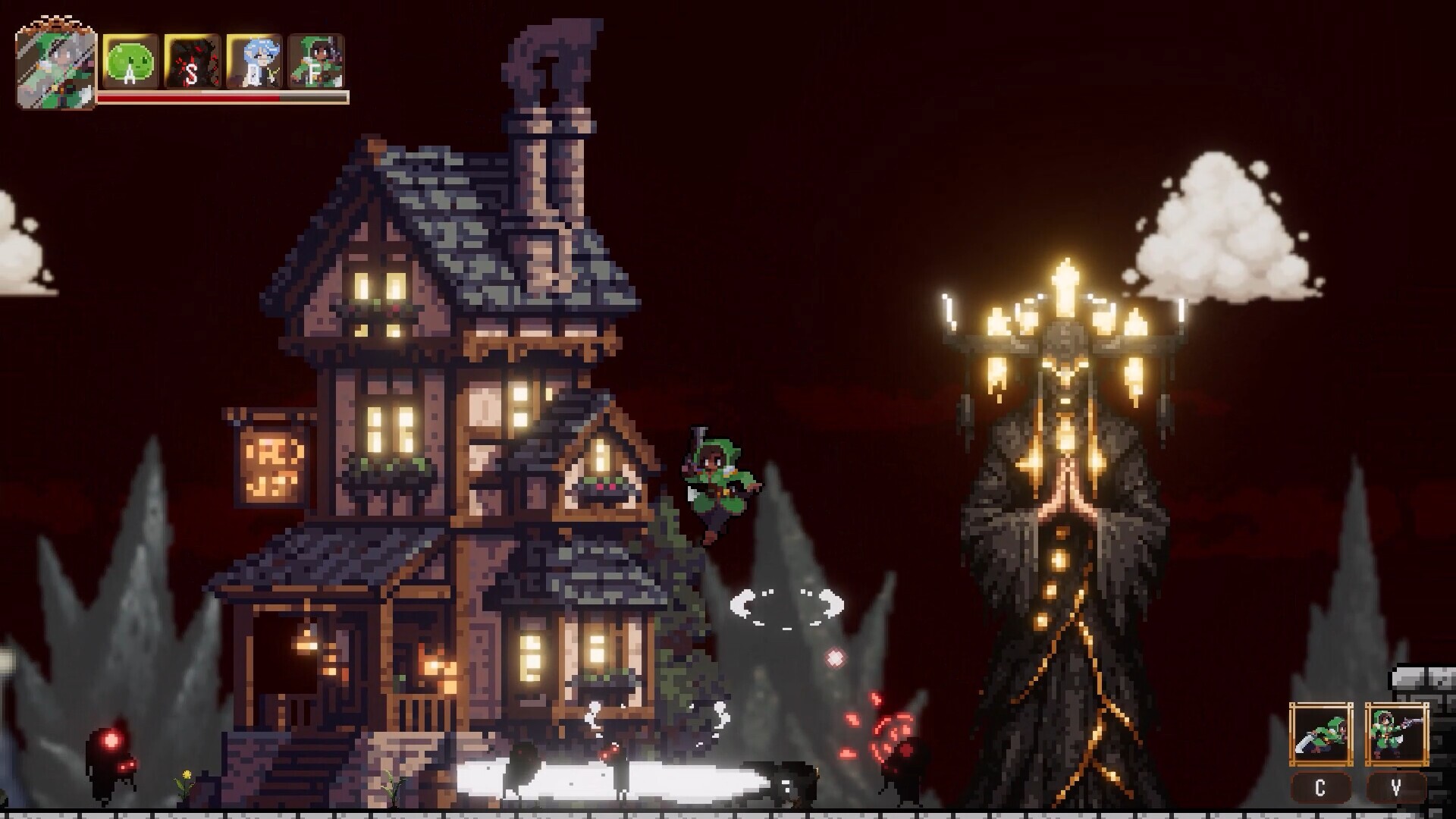Click the small yellow flower on the ground
The image size is (1456, 819).
(x=186, y=776)
